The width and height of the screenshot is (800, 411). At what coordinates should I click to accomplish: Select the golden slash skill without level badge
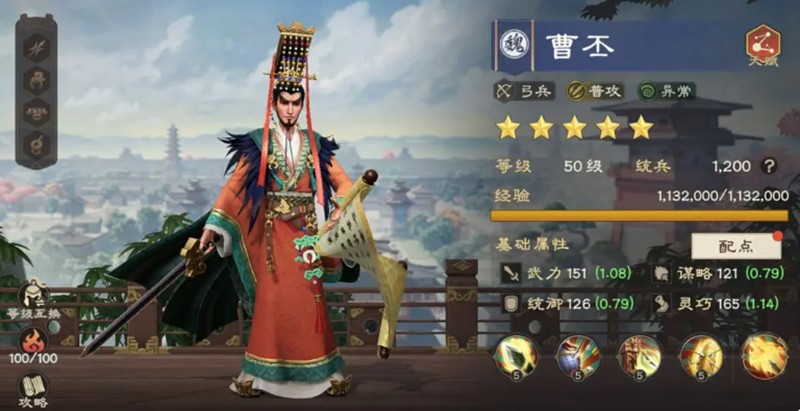coord(763,356)
